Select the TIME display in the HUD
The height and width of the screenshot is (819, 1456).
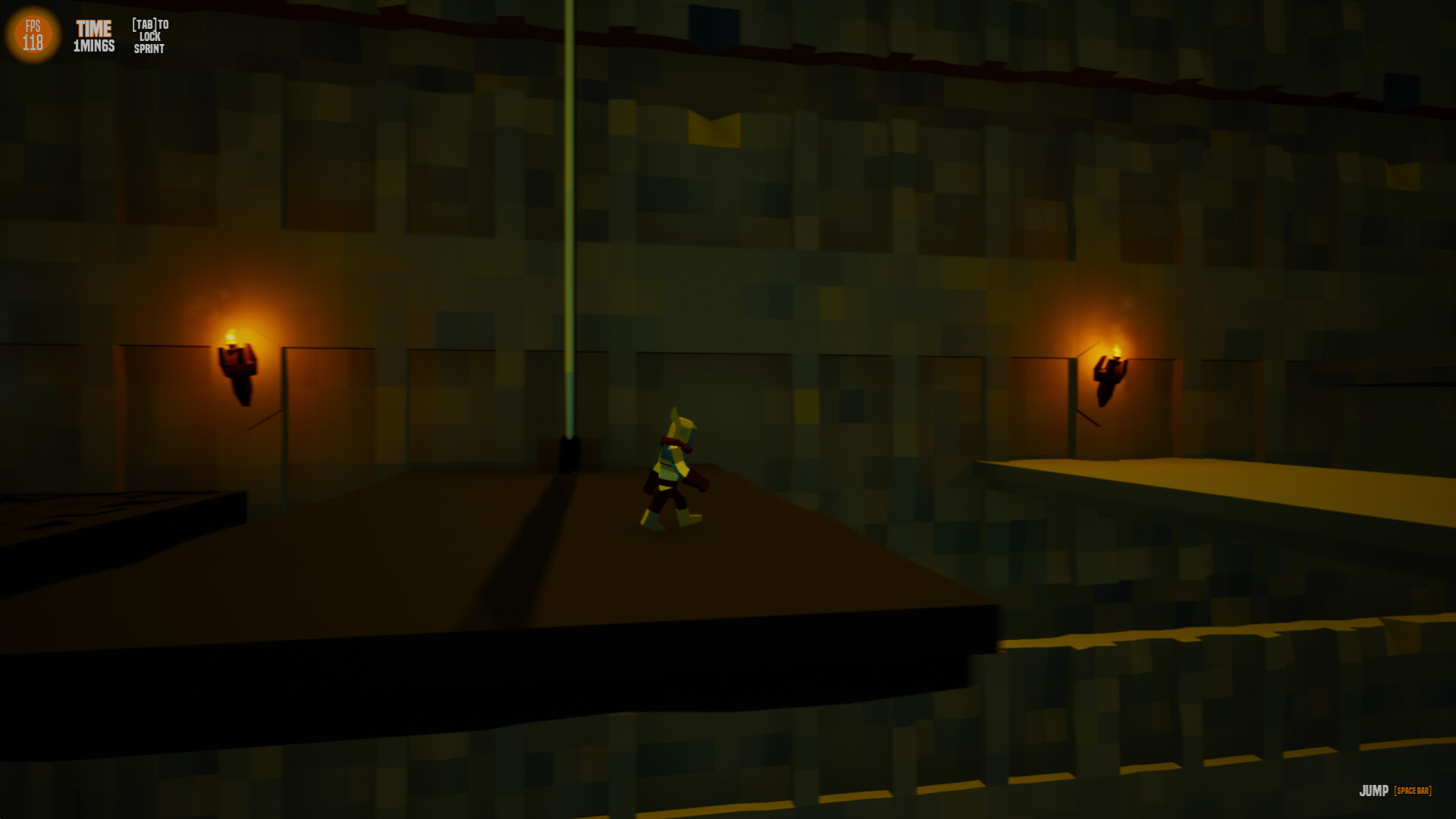[93, 35]
